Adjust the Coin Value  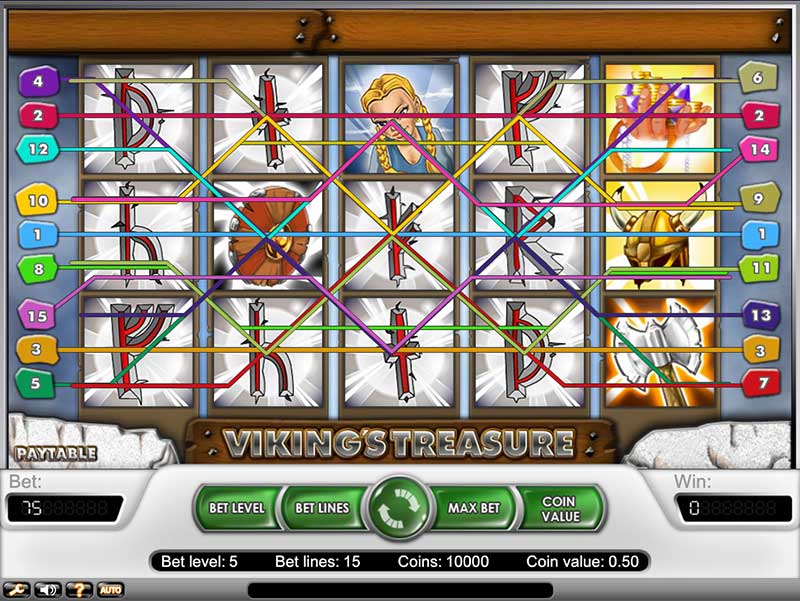(559, 508)
